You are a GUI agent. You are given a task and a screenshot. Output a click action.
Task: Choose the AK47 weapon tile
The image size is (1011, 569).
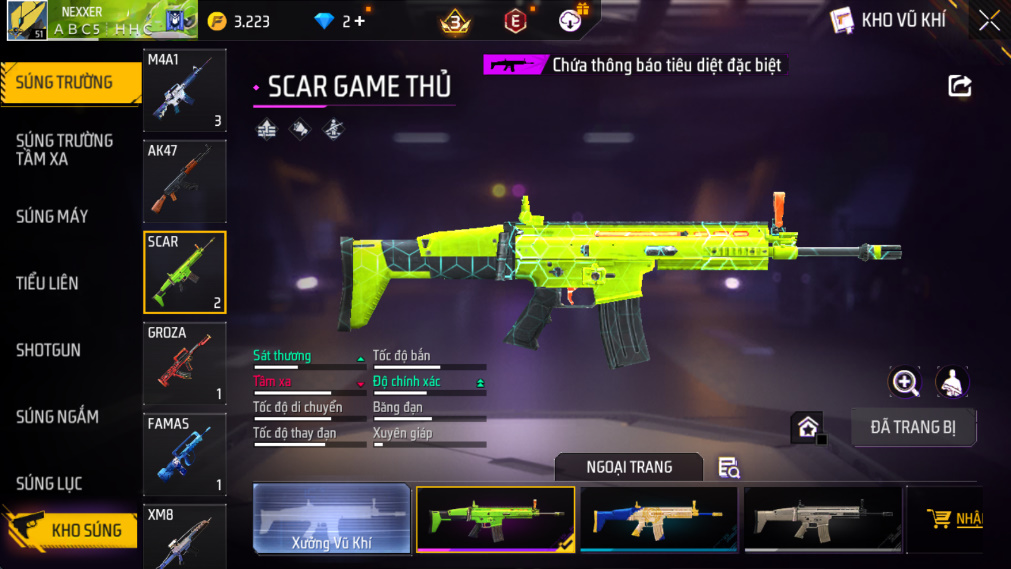click(185, 181)
